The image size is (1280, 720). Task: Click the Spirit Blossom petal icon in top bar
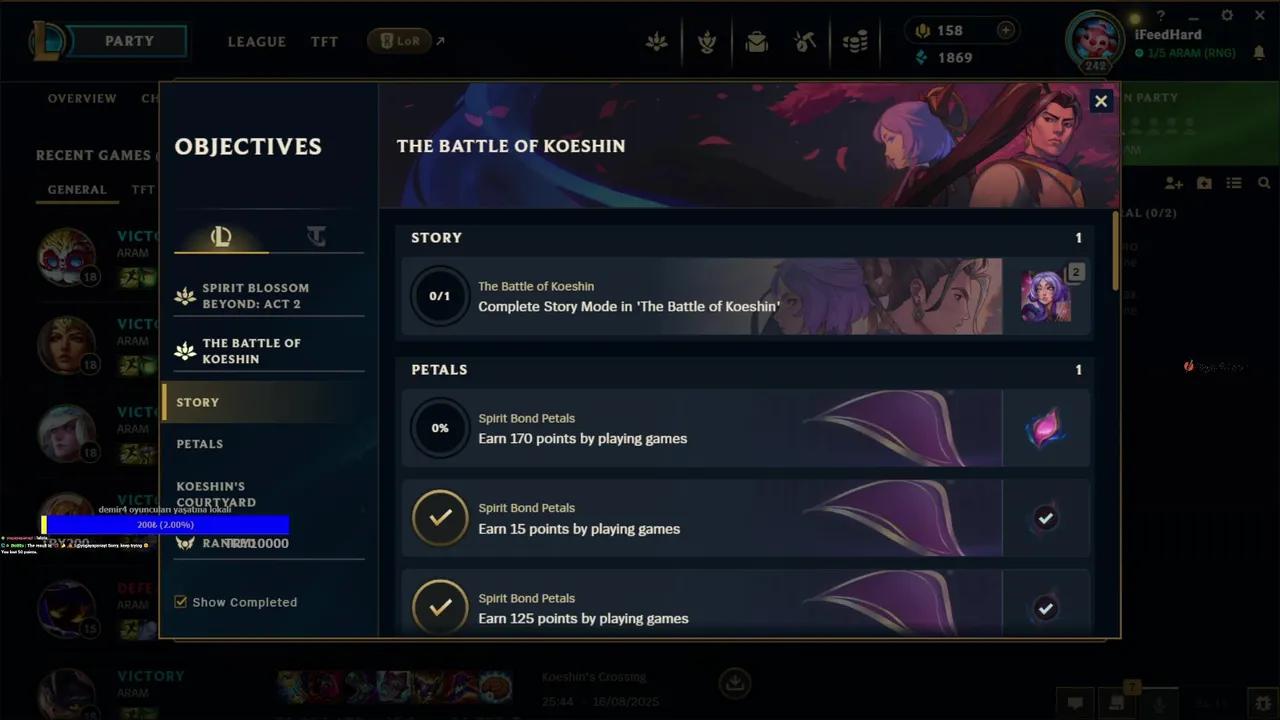coord(657,42)
